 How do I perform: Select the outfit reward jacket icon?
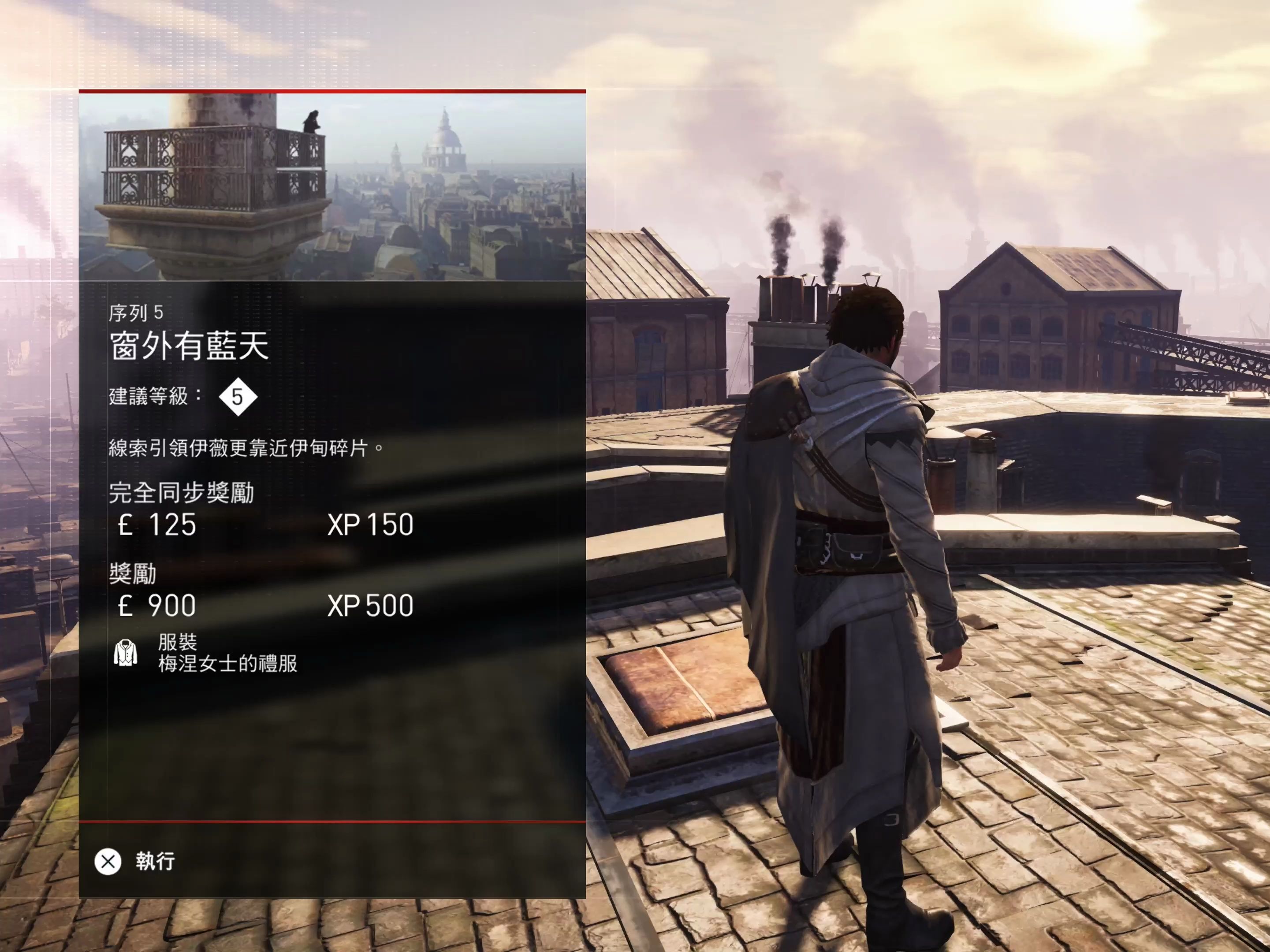point(125,653)
